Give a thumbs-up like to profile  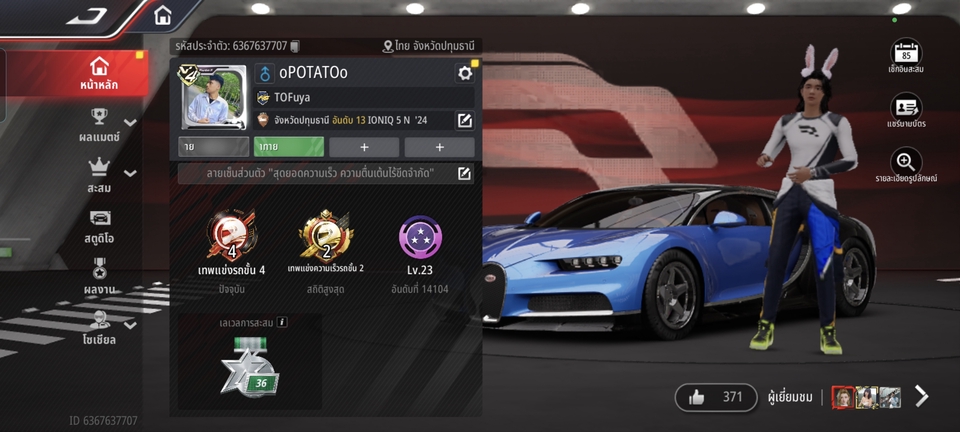pyautogui.click(x=716, y=397)
